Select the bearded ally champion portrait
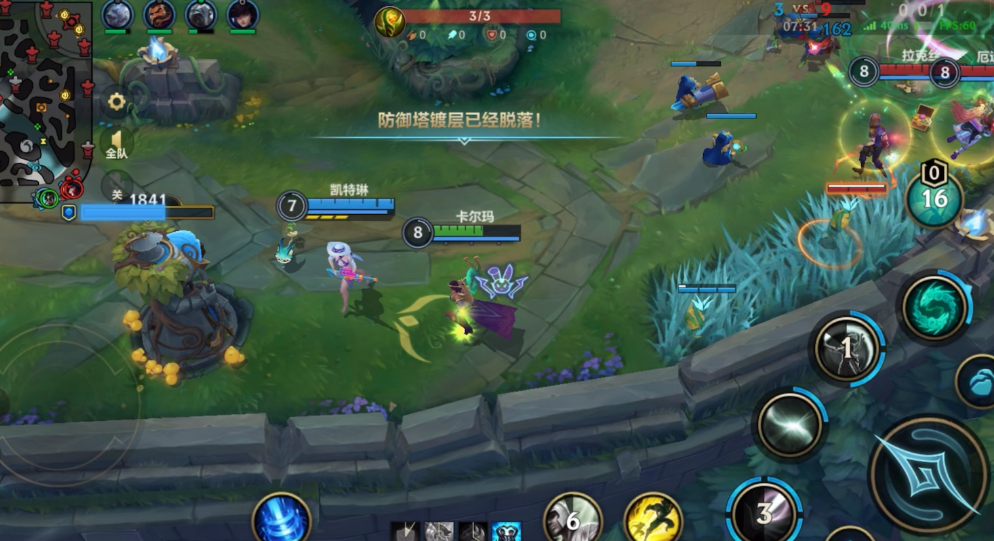 coord(158,14)
